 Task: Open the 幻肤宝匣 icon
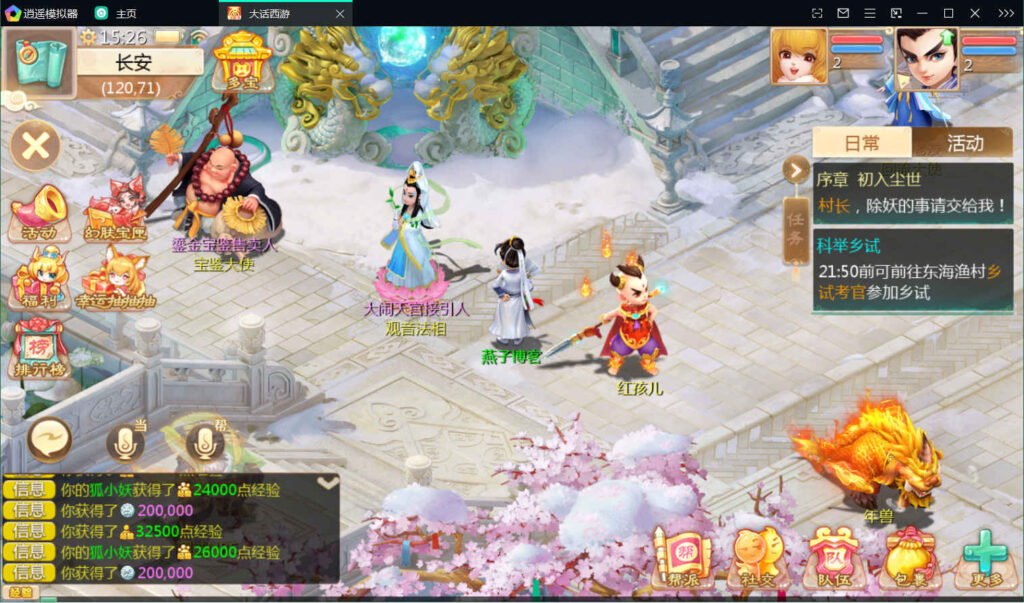[115, 213]
